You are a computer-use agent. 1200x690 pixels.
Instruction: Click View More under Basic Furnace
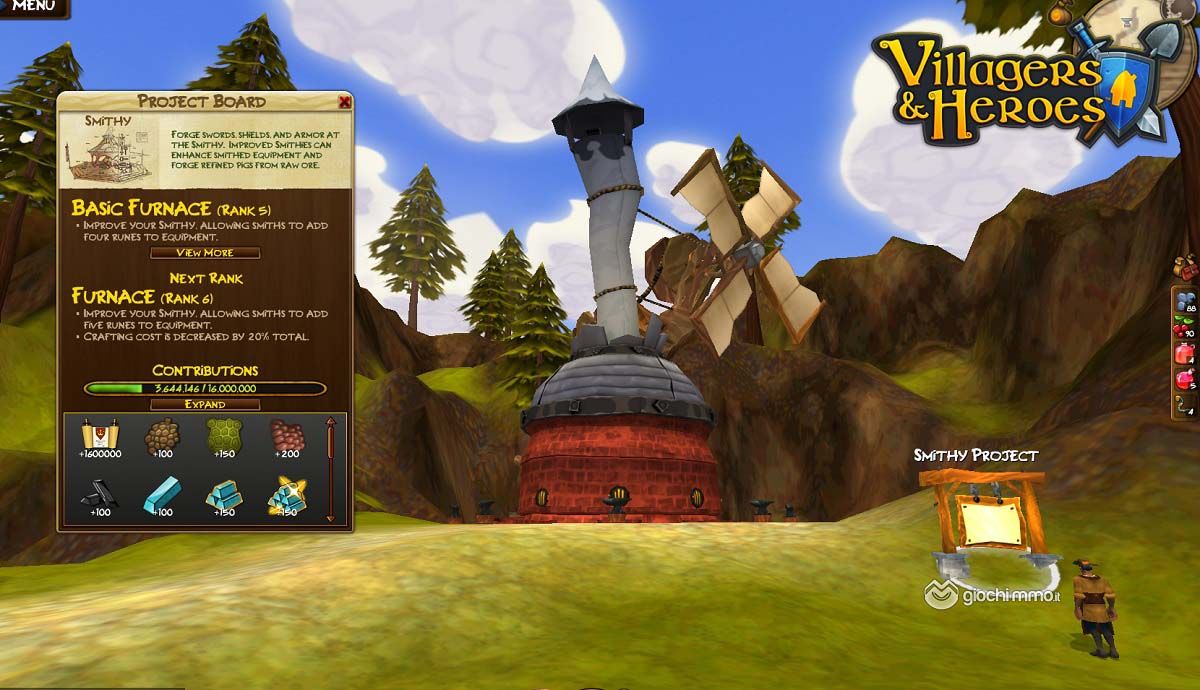(204, 253)
